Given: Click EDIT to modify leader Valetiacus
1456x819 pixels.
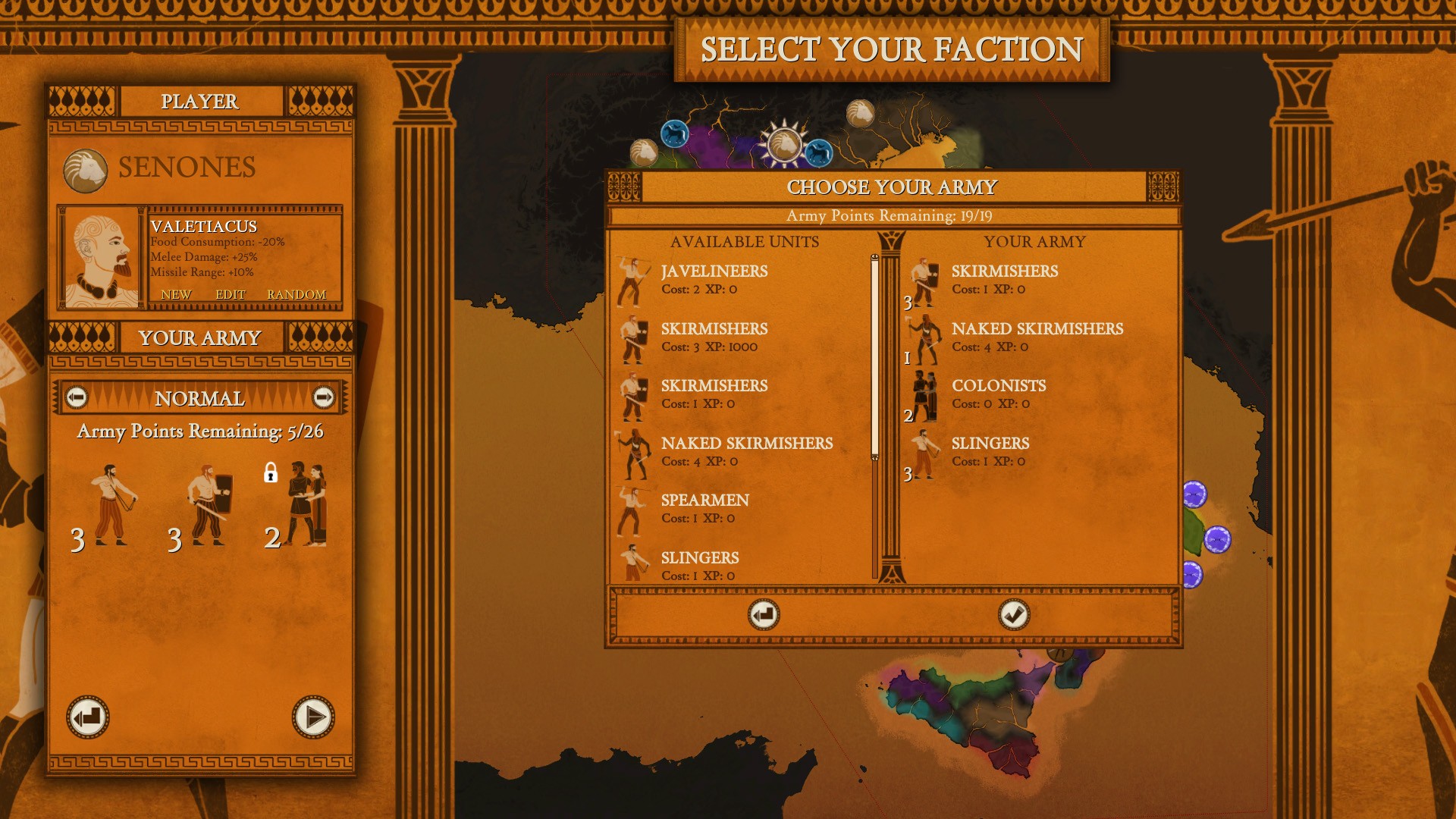Looking at the screenshot, I should tap(231, 294).
